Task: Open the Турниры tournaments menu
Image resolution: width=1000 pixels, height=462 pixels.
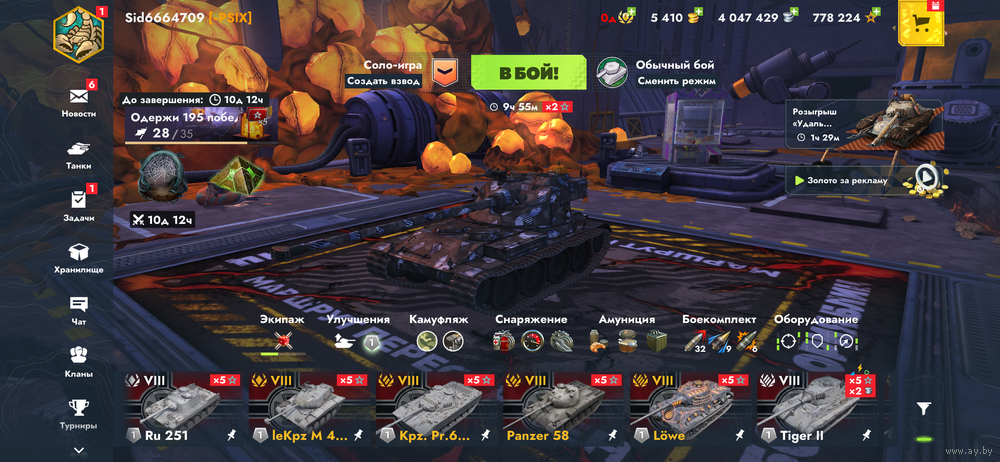Action: tap(79, 412)
